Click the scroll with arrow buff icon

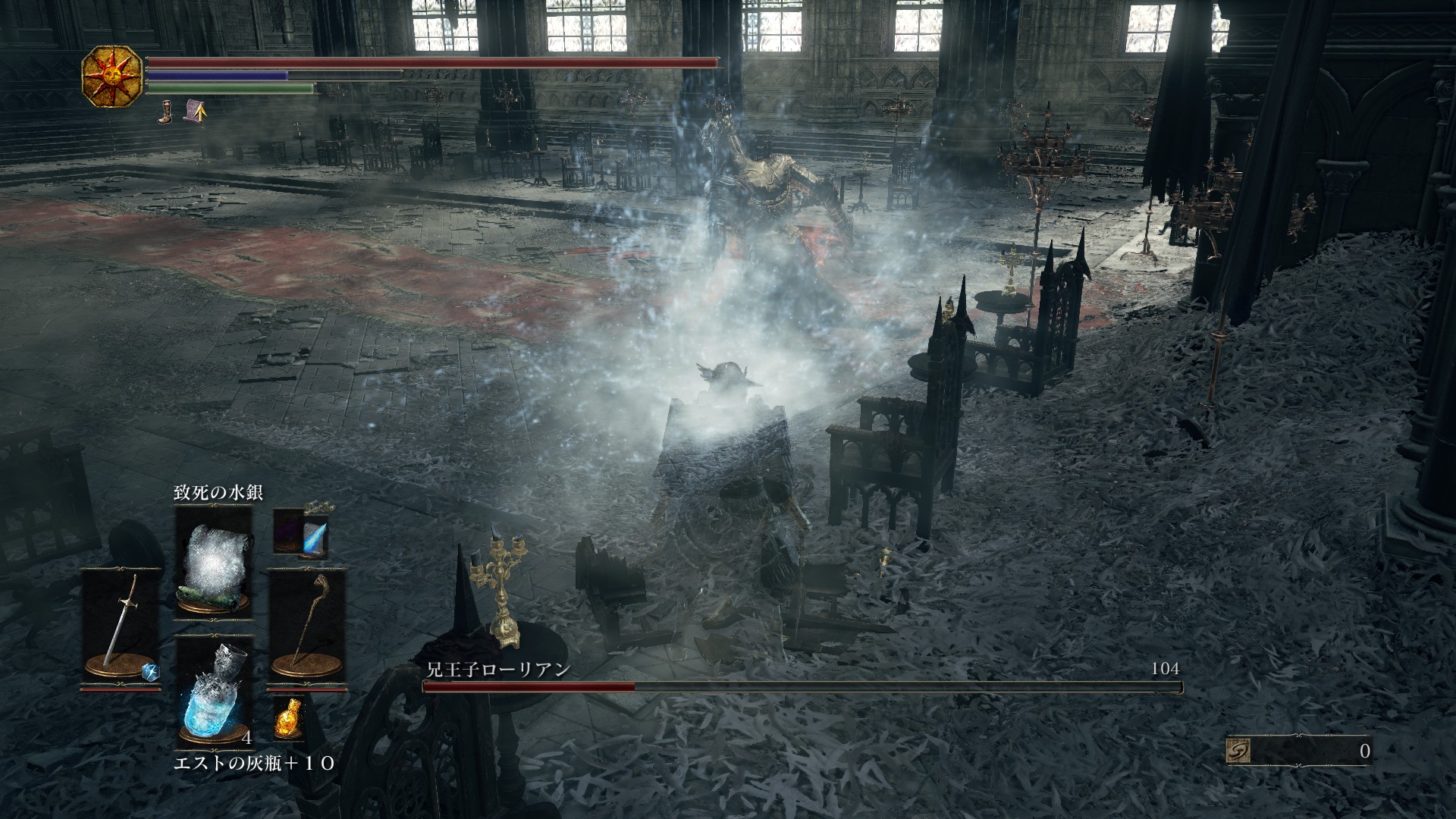pyautogui.click(x=196, y=112)
